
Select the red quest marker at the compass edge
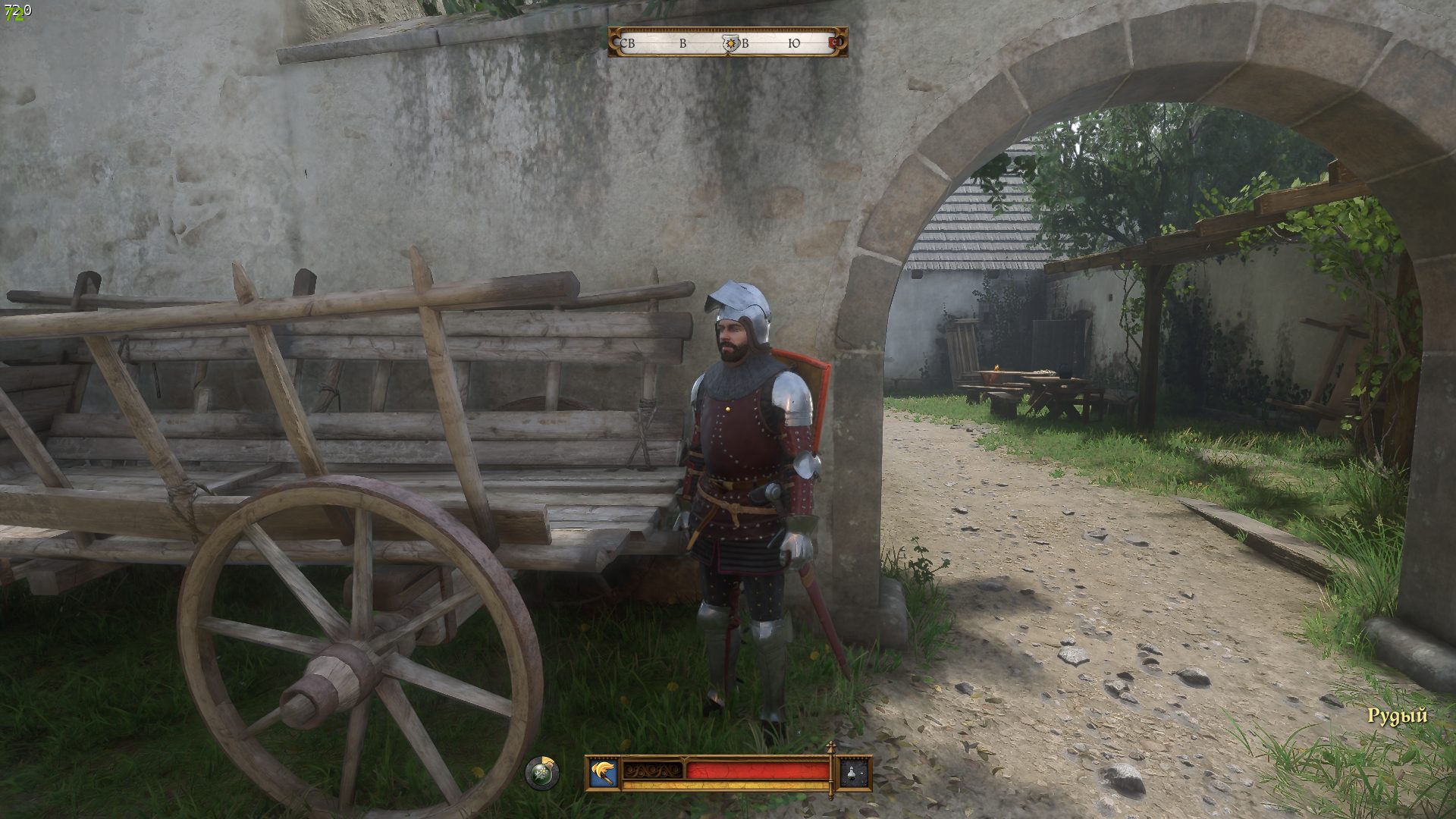click(838, 43)
